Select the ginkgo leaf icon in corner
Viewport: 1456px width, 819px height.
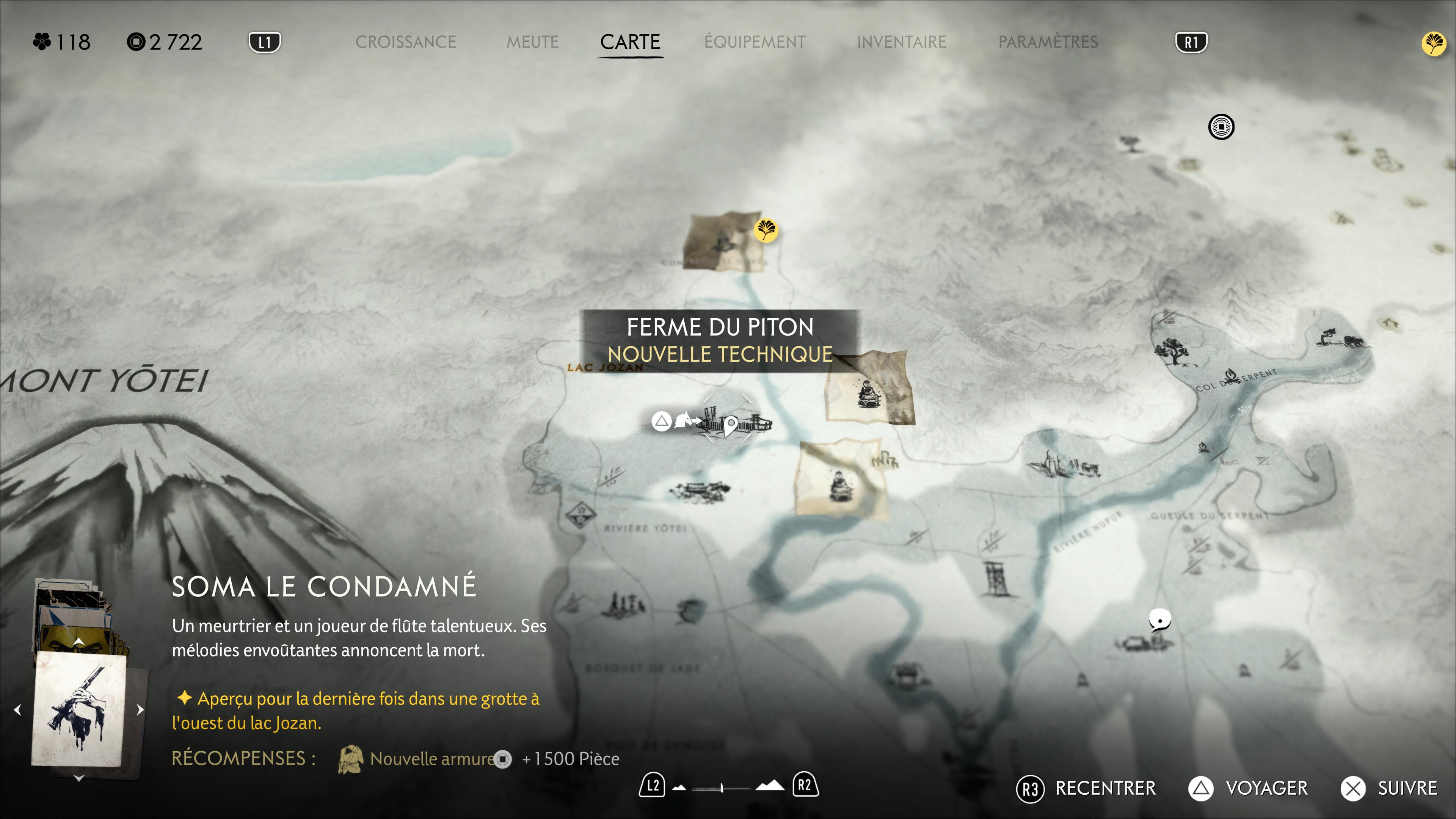click(1433, 44)
